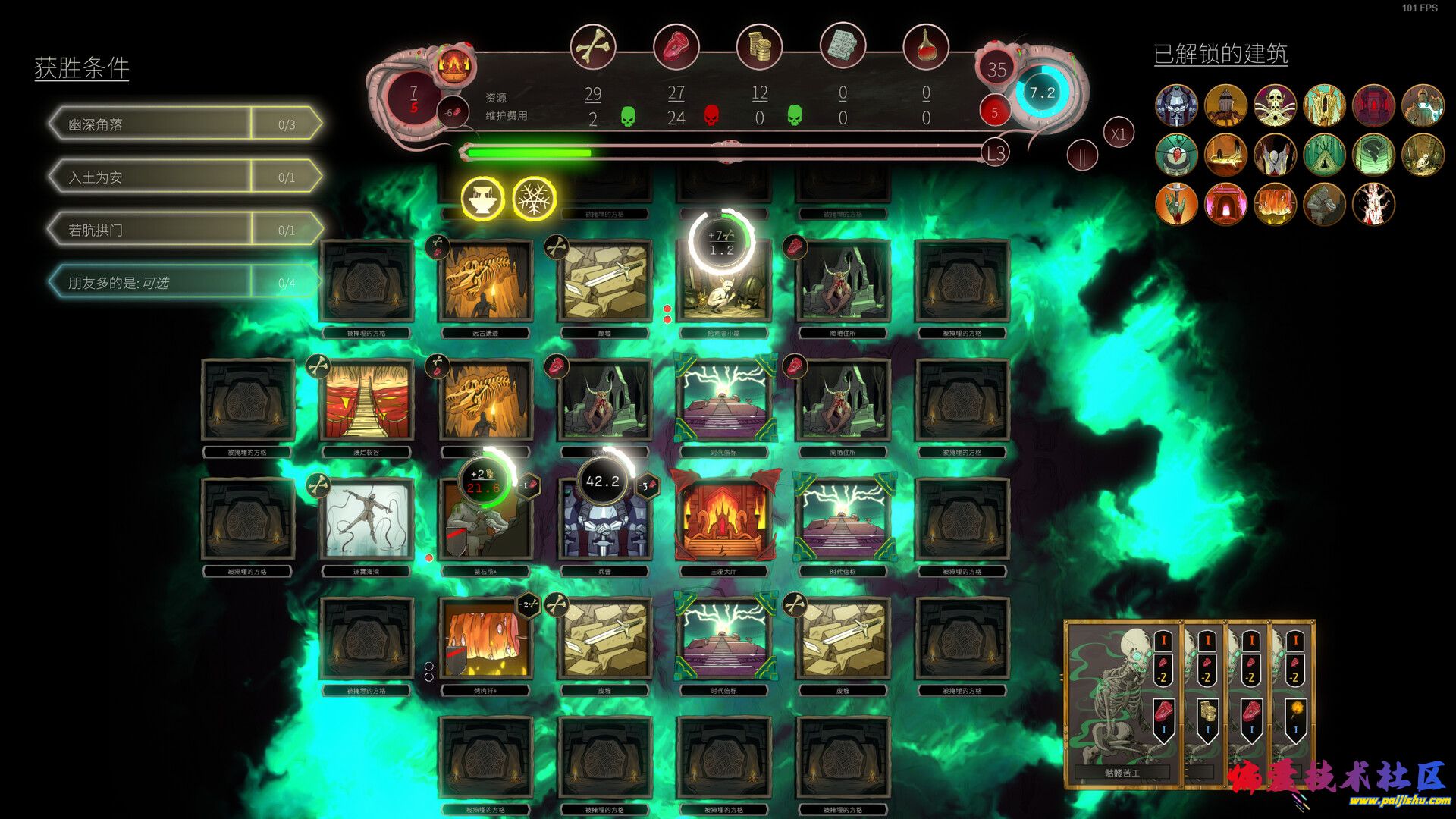Click the red potion flask resource icon

[x=926, y=47]
